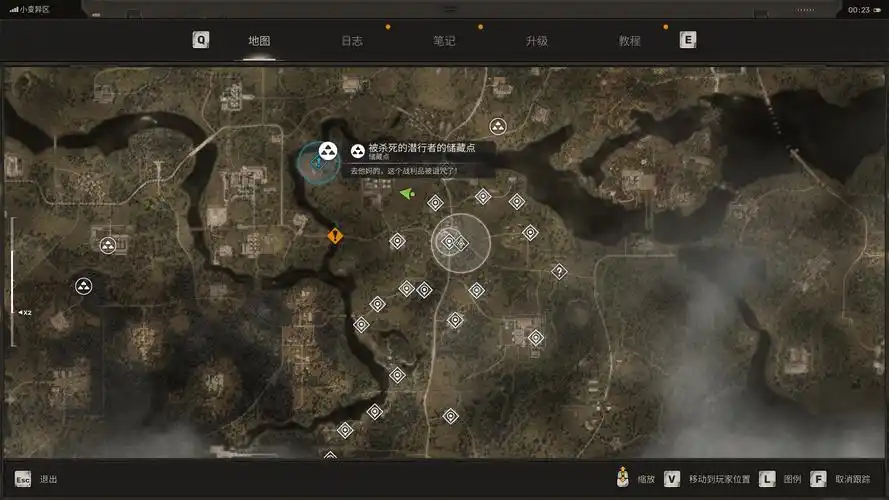
Task: Click the orange exclamation quest marker
Action: (x=335, y=236)
